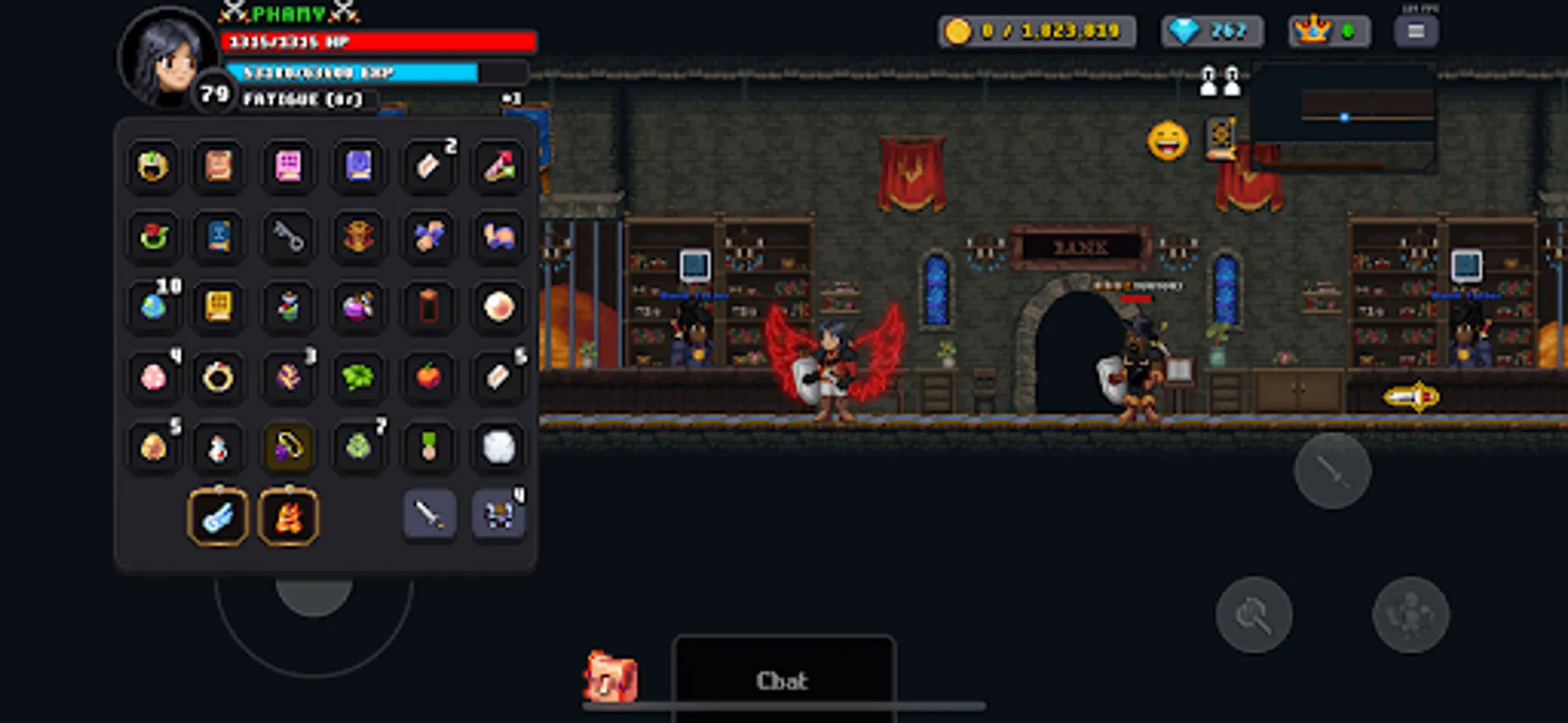Pick the cabbage item with count 7
The height and width of the screenshot is (723, 1568).
point(360,447)
